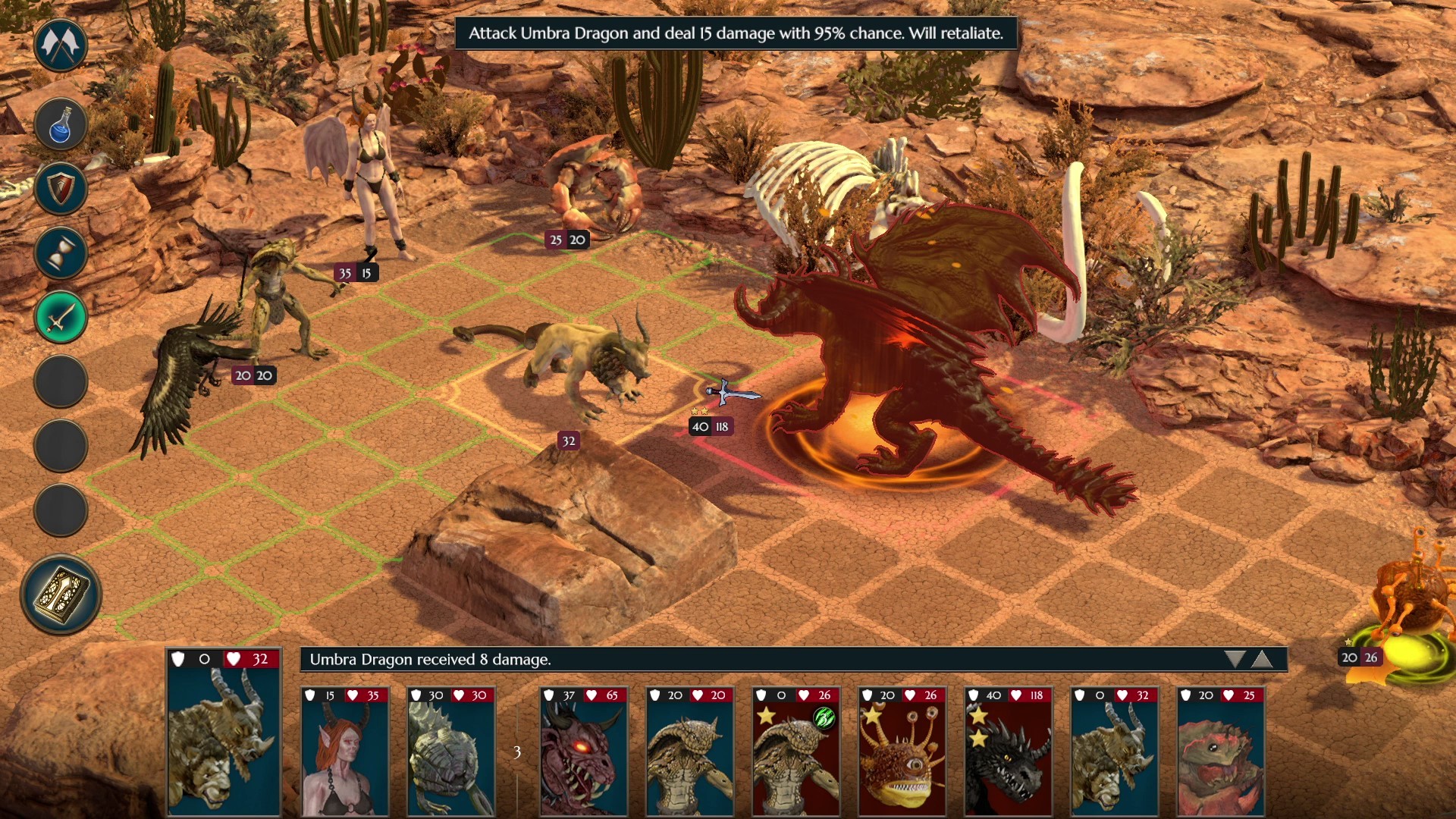Collapse combat log with the down arrow
The height and width of the screenshot is (819, 1456).
[1235, 659]
